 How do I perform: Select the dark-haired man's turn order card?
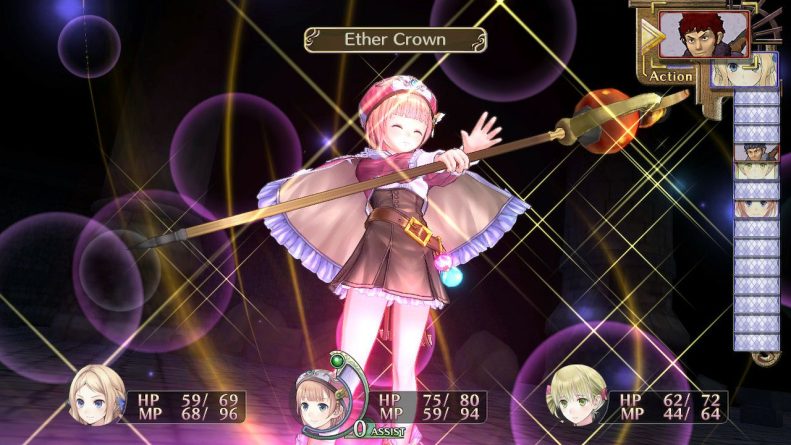tap(757, 152)
